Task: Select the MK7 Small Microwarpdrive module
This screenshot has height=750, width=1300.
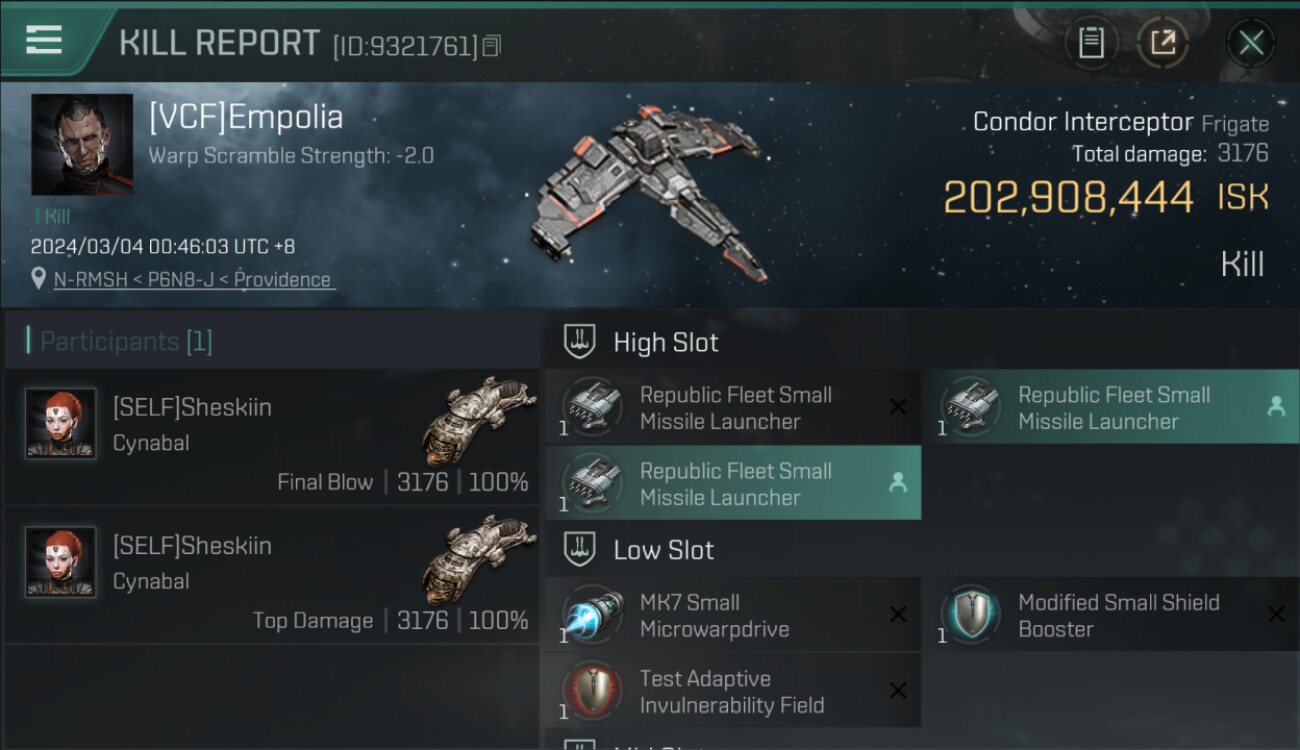Action: tap(732, 615)
